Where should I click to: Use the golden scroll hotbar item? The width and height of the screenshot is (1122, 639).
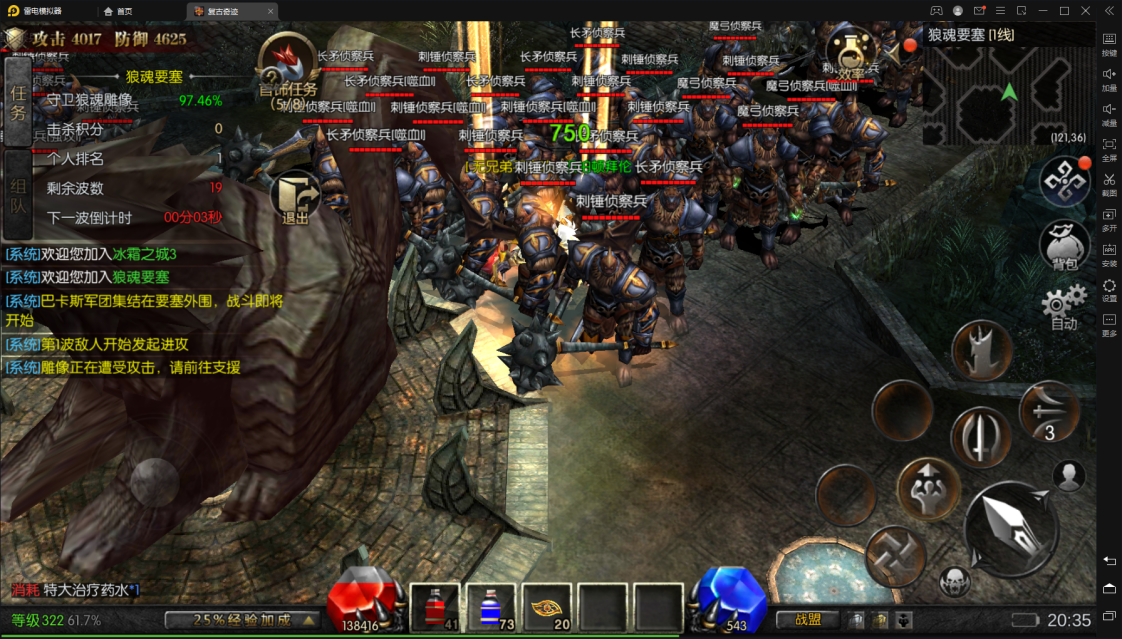(x=547, y=607)
